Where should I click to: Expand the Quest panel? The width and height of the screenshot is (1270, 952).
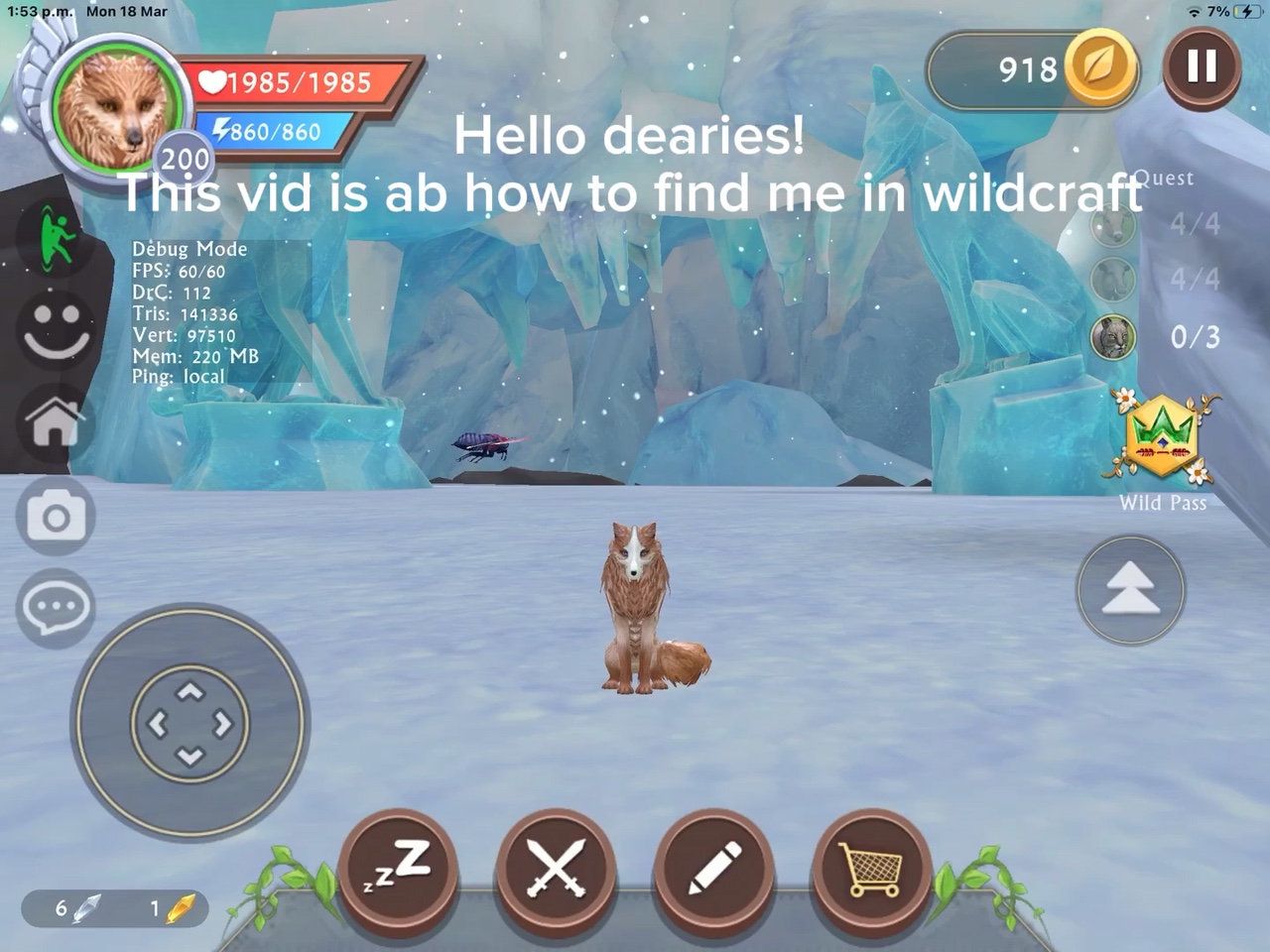[1163, 178]
